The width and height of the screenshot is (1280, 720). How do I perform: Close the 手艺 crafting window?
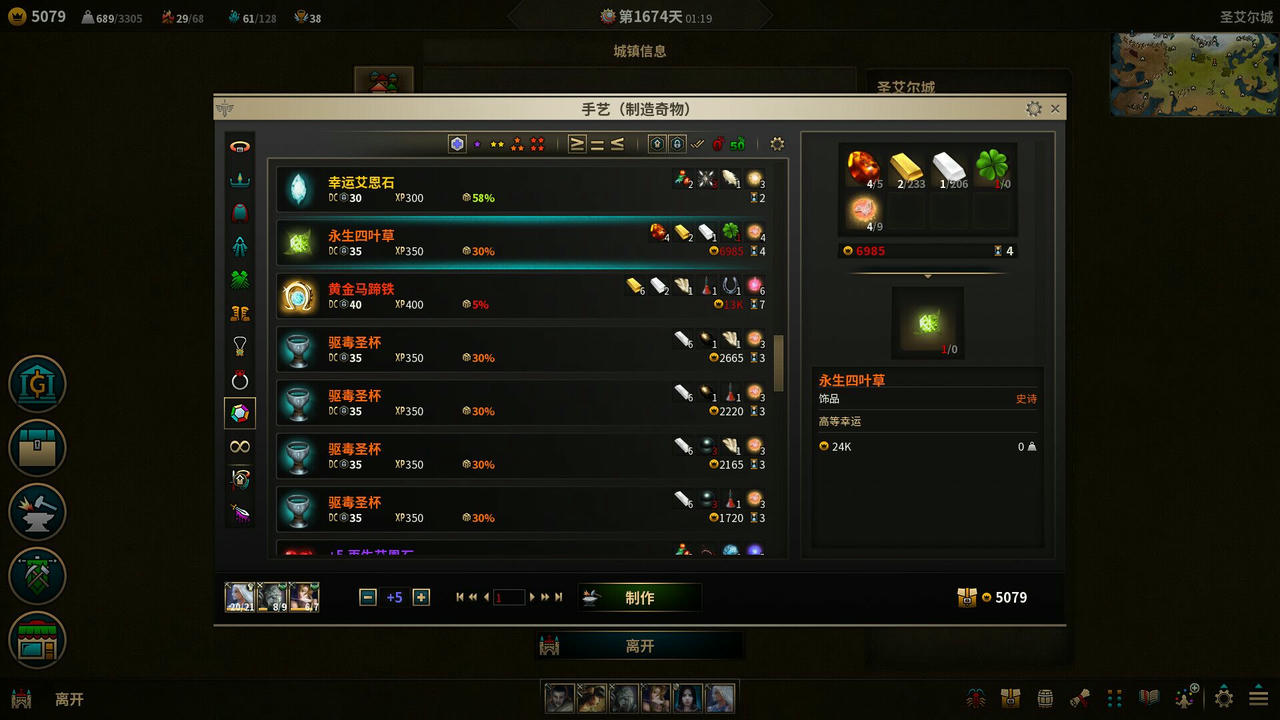[x=1055, y=109]
